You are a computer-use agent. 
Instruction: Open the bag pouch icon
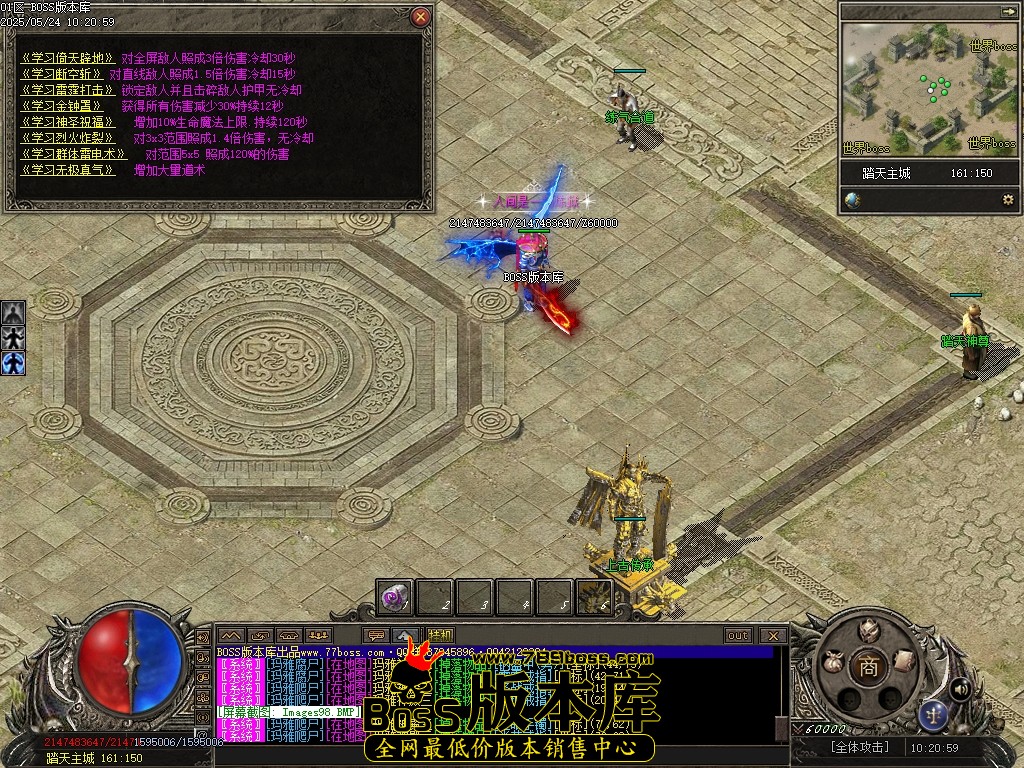[x=831, y=661]
